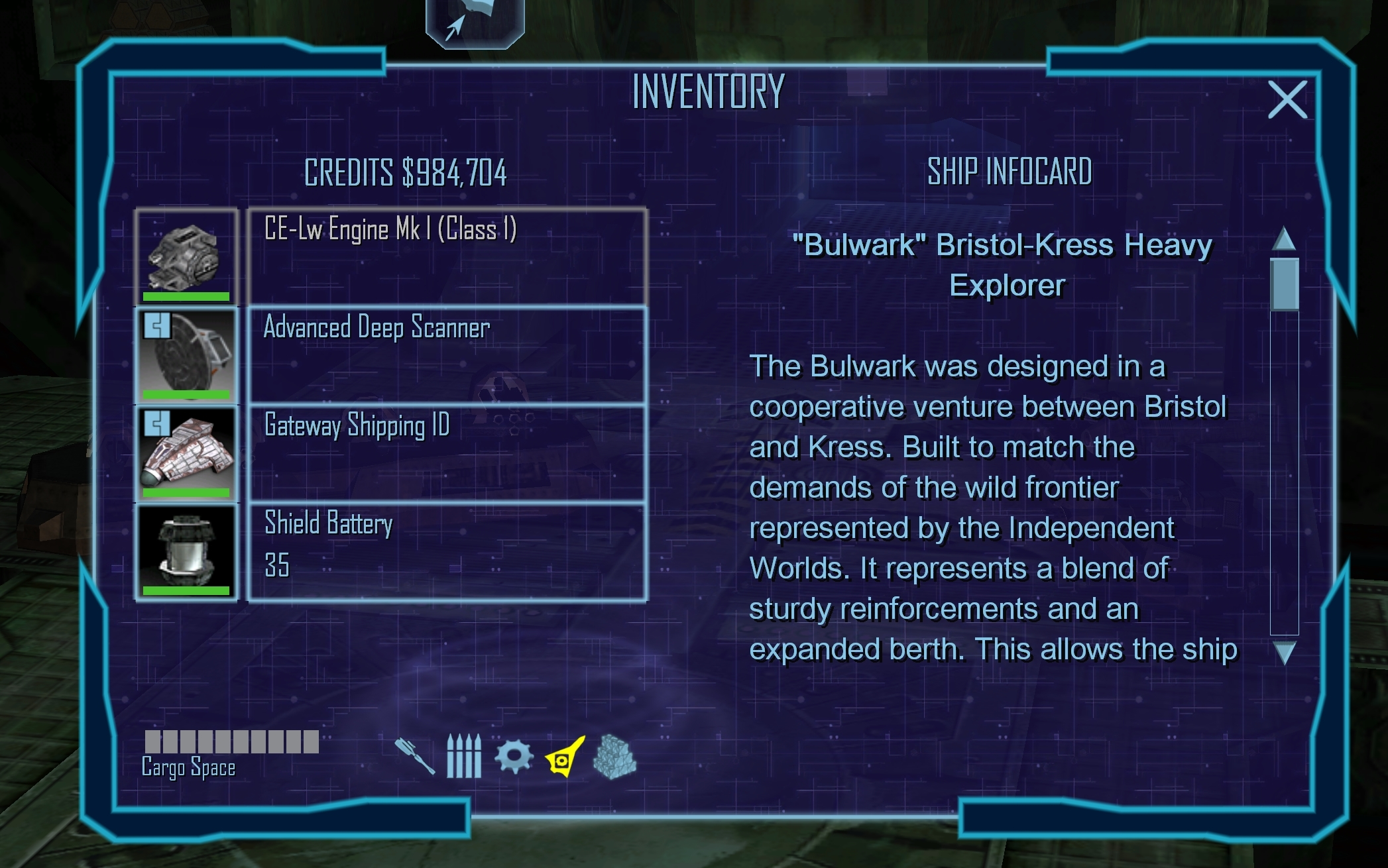
Task: Show the weapons category with the missile icon
Action: (415, 756)
